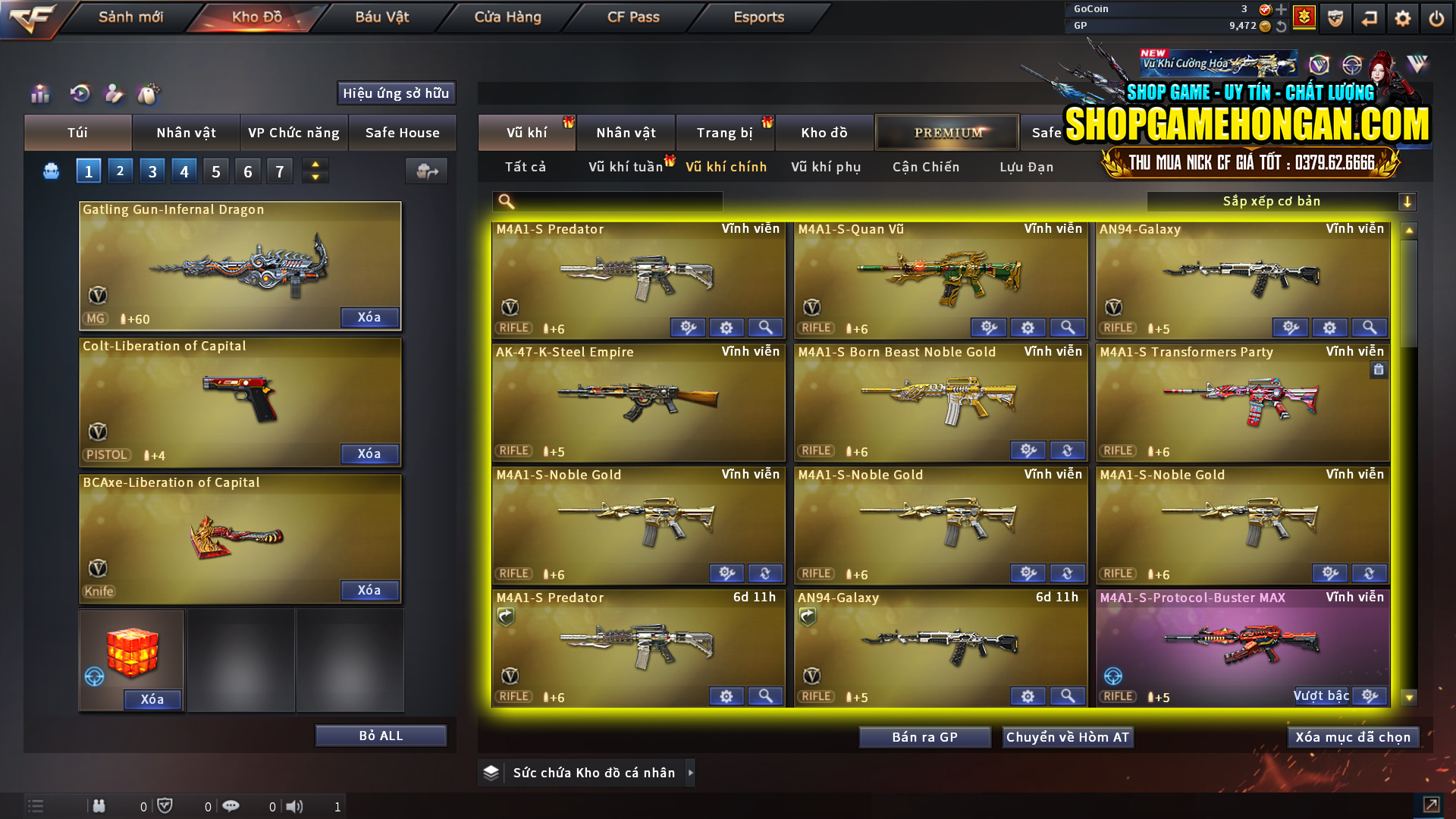Screen dimensions: 1456x819
Task: Click the up arrow above bag slots
Action: [x=315, y=164]
